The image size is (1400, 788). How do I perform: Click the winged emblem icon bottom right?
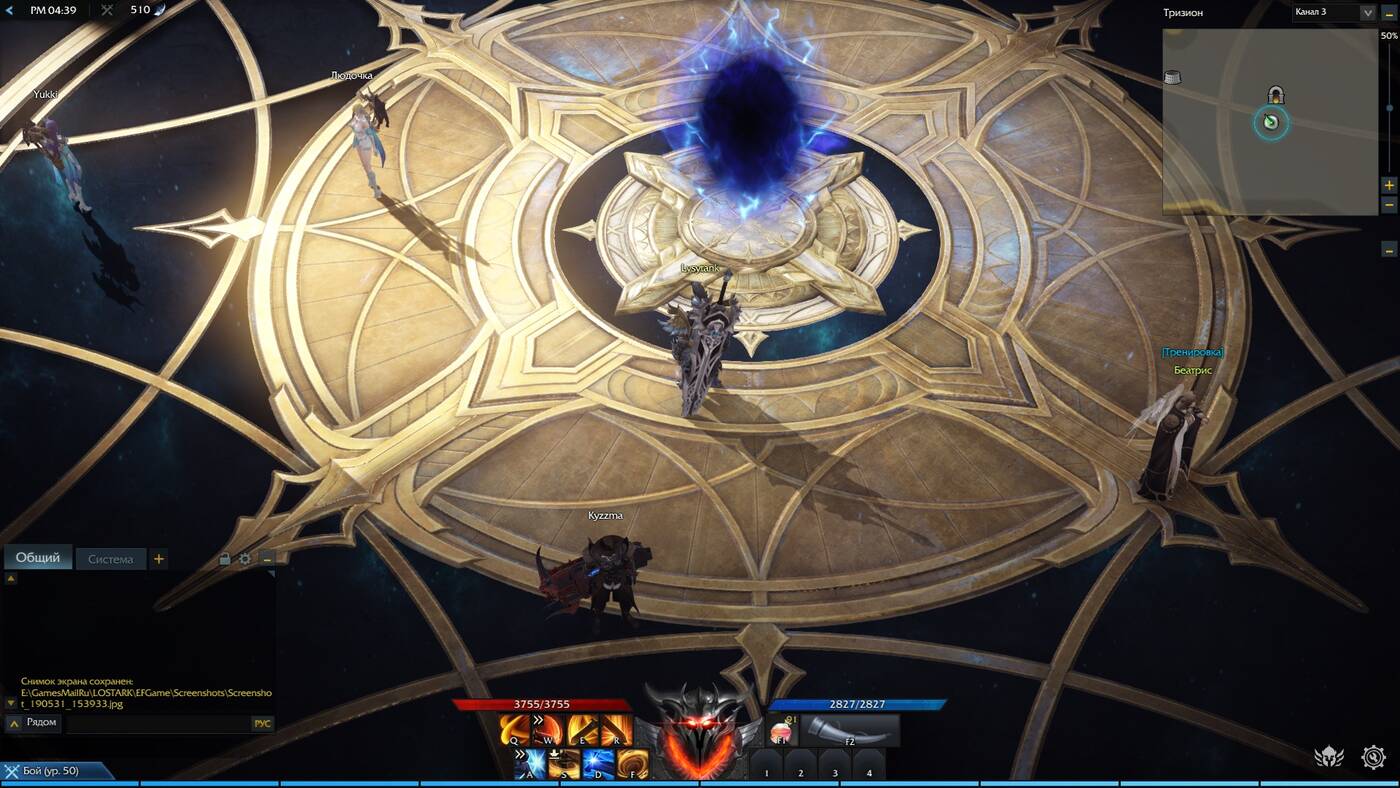click(1328, 757)
